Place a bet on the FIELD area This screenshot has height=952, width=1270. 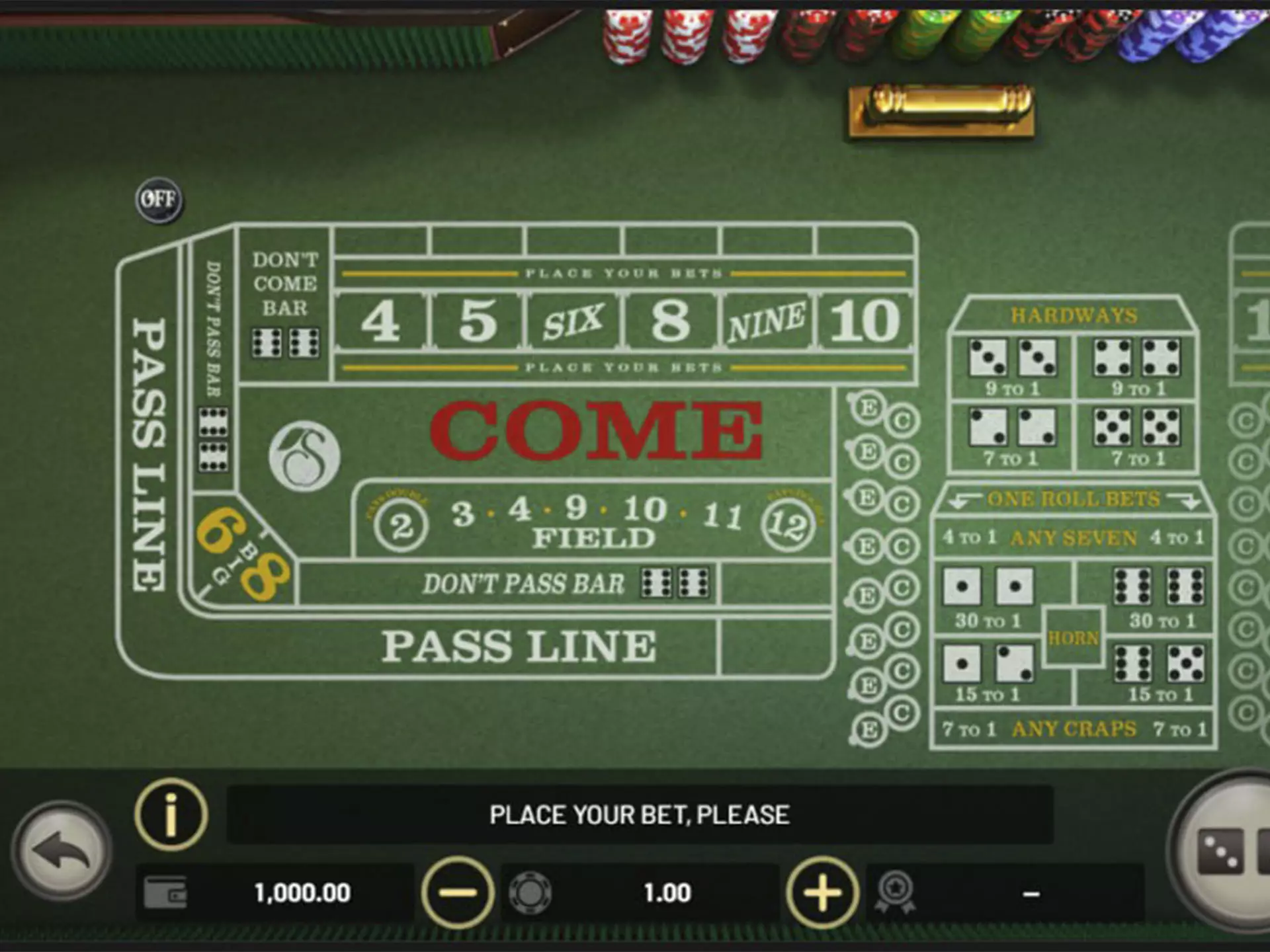coord(593,524)
